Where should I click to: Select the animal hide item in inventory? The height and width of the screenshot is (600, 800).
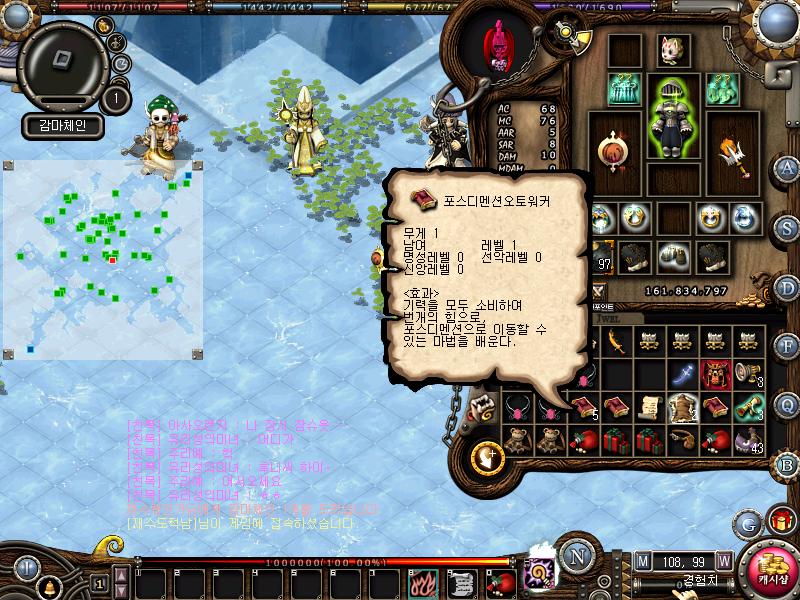(x=683, y=407)
